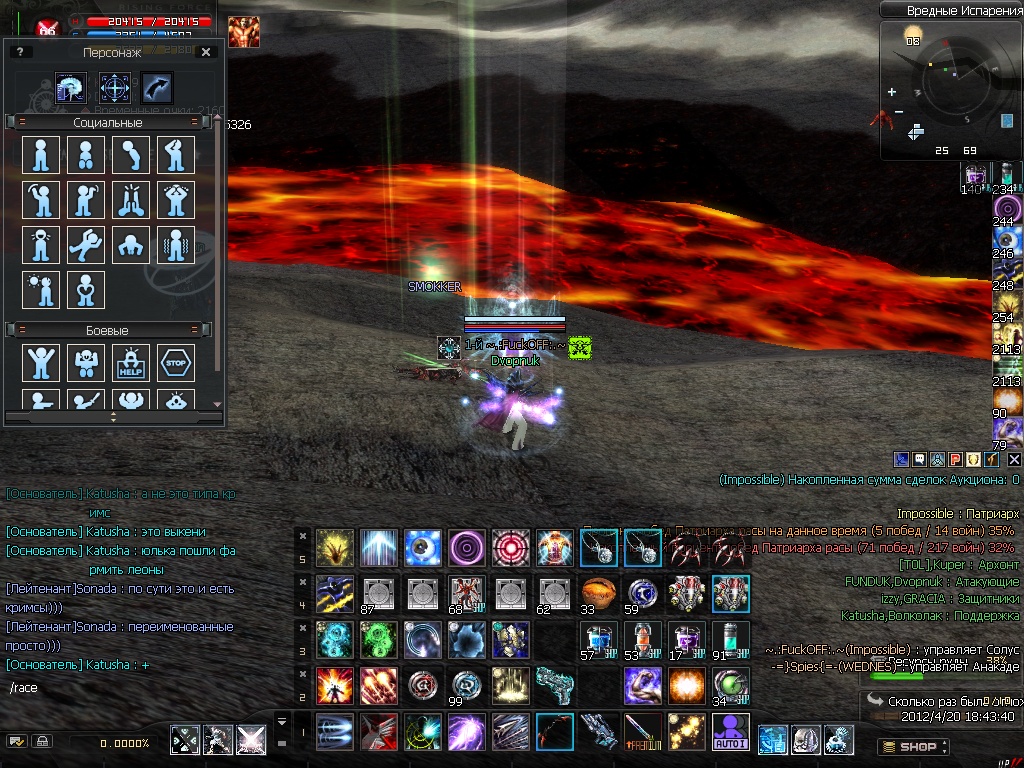Activate the red bullseye target skill

[511, 548]
